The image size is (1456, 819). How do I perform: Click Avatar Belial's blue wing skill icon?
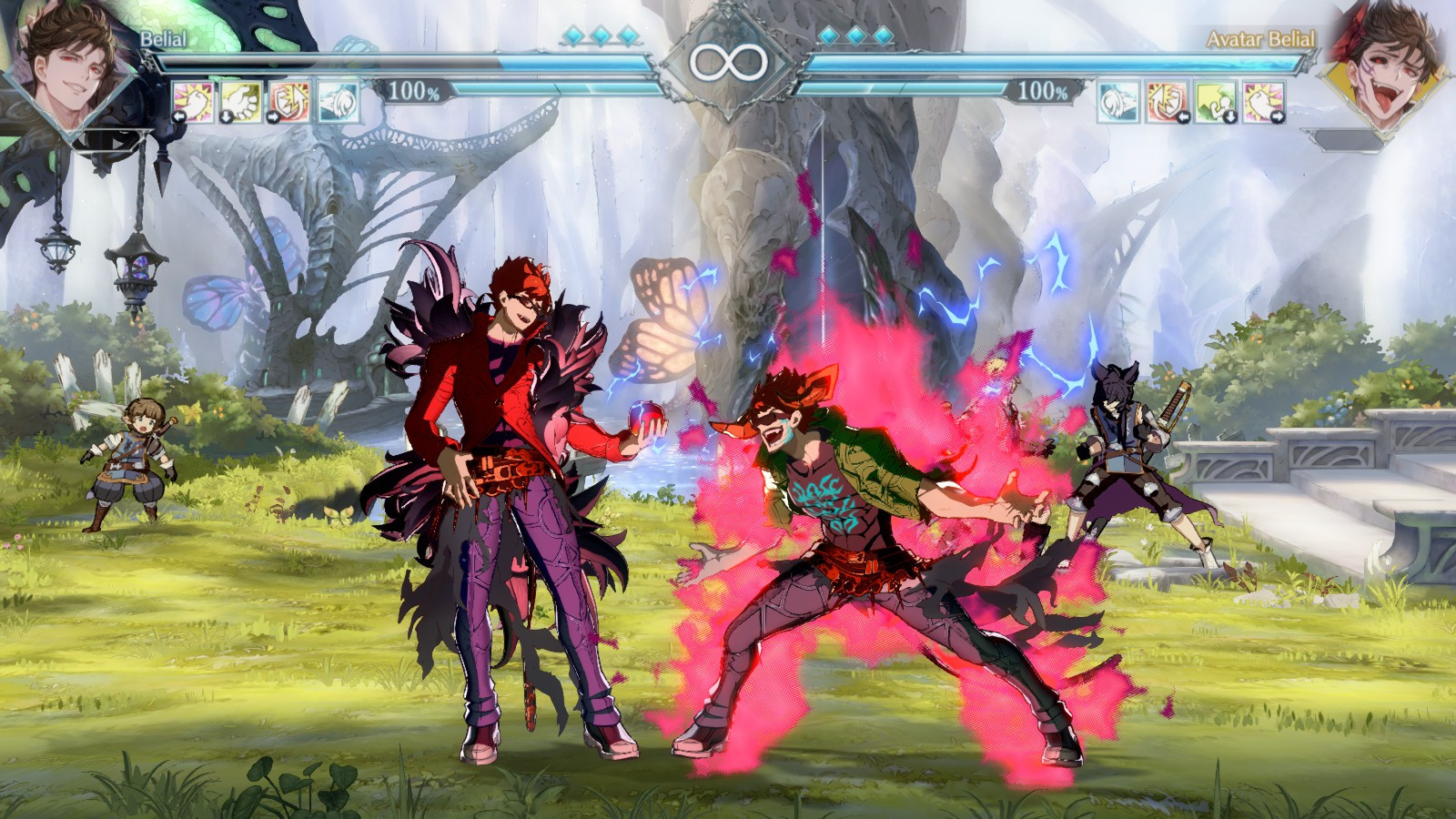pyautogui.click(x=1116, y=102)
